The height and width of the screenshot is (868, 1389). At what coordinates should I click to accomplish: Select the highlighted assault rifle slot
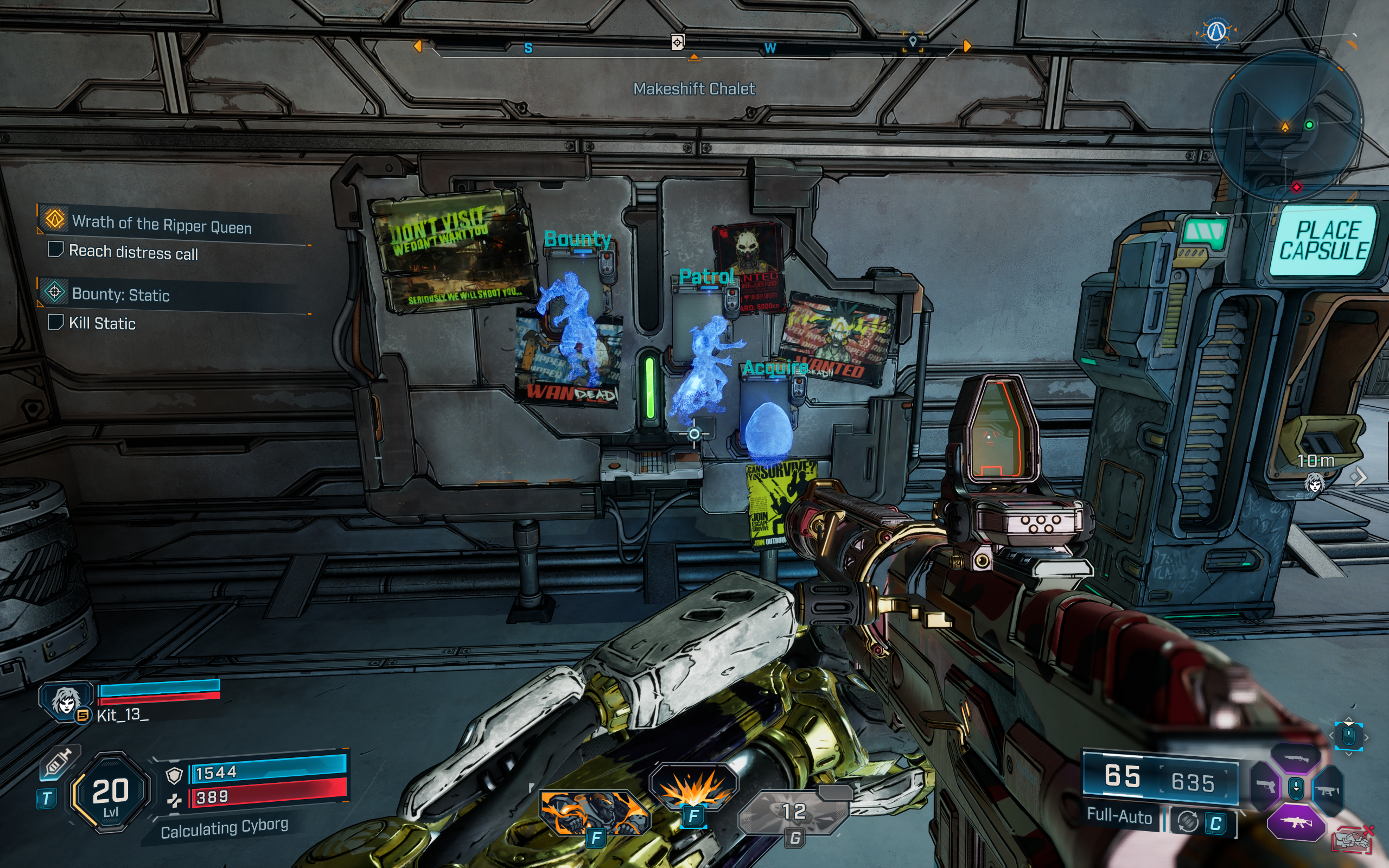[x=1295, y=822]
